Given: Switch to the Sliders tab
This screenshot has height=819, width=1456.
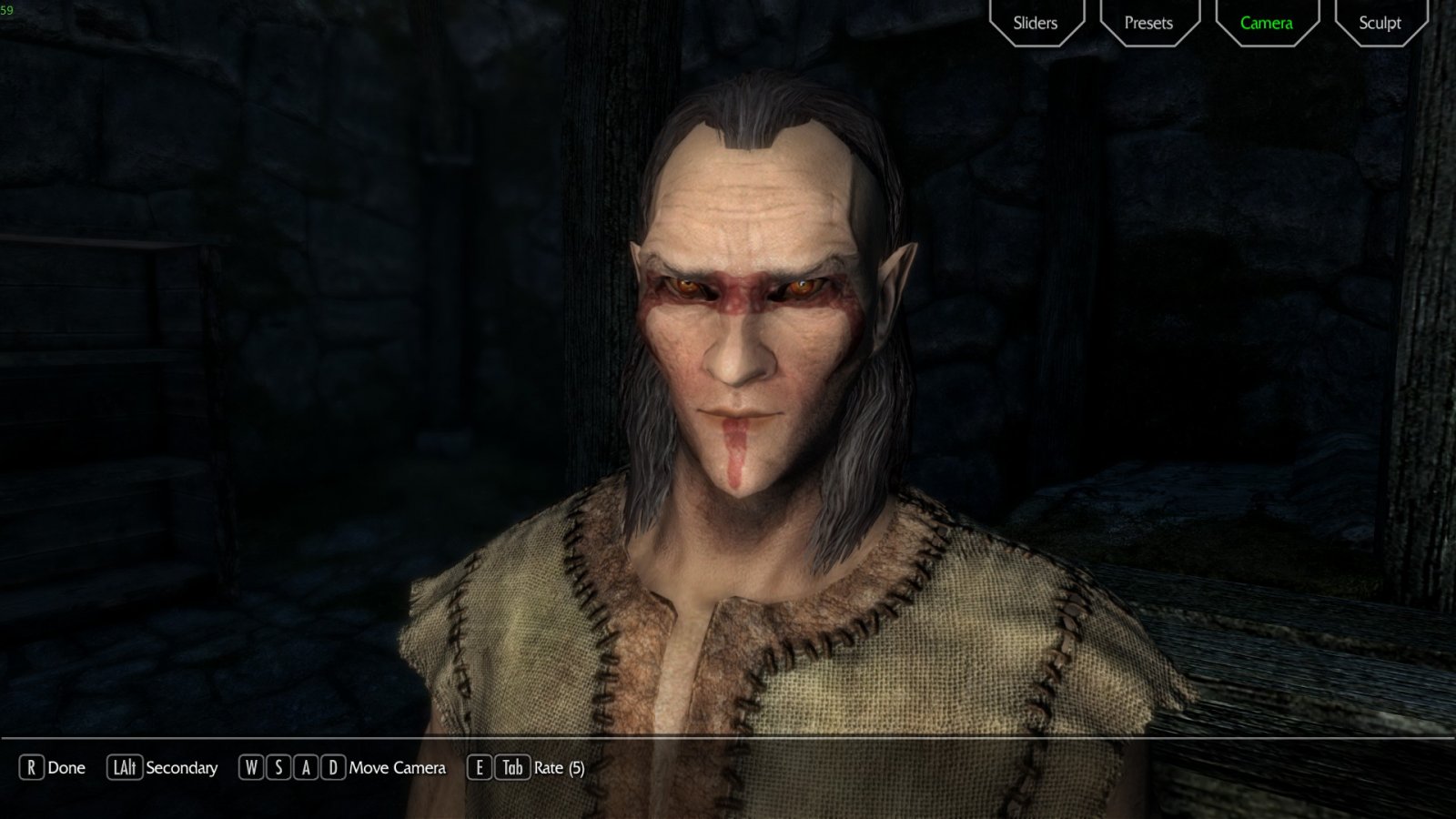Looking at the screenshot, I should click(1036, 22).
